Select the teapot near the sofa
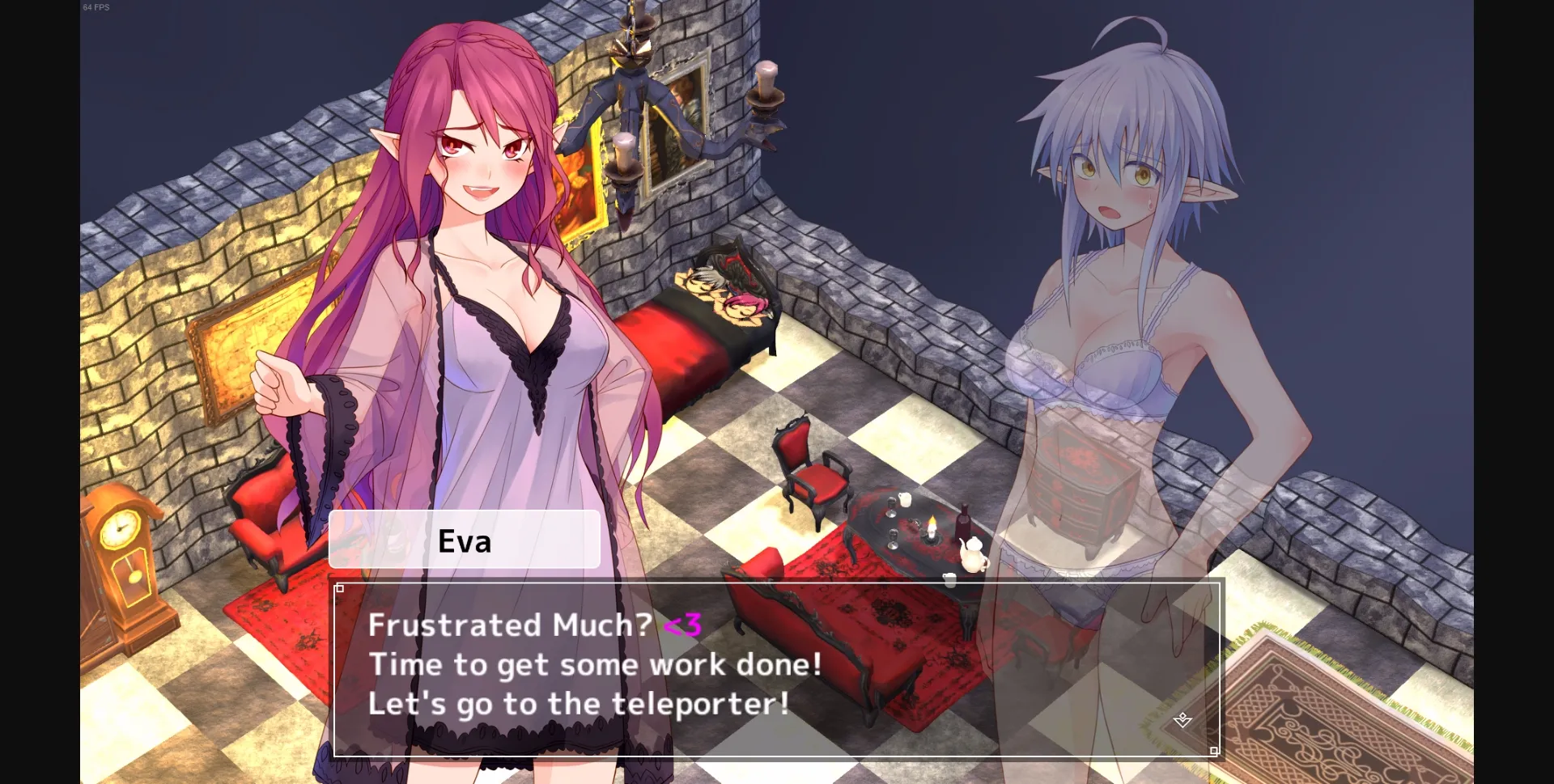 971,556
